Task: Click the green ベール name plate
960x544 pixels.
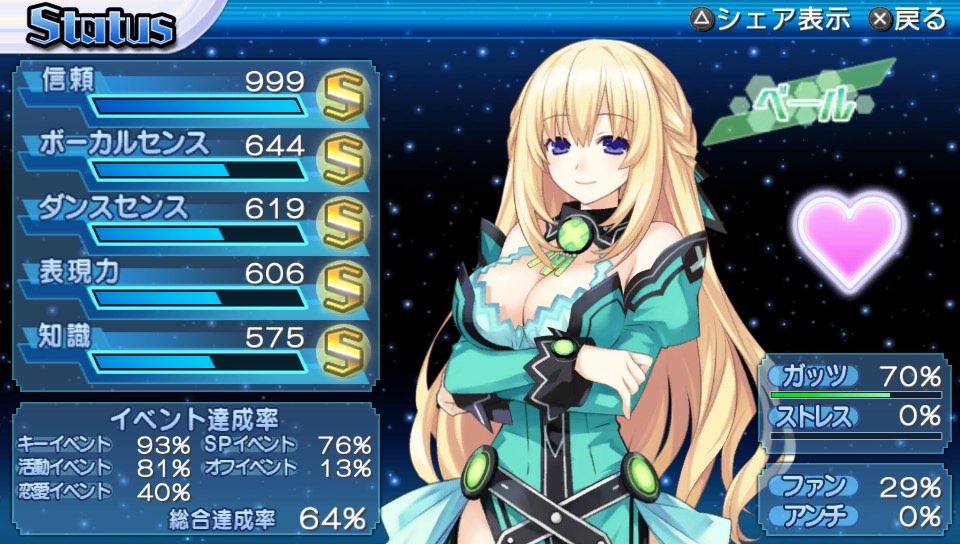Action: click(x=810, y=102)
